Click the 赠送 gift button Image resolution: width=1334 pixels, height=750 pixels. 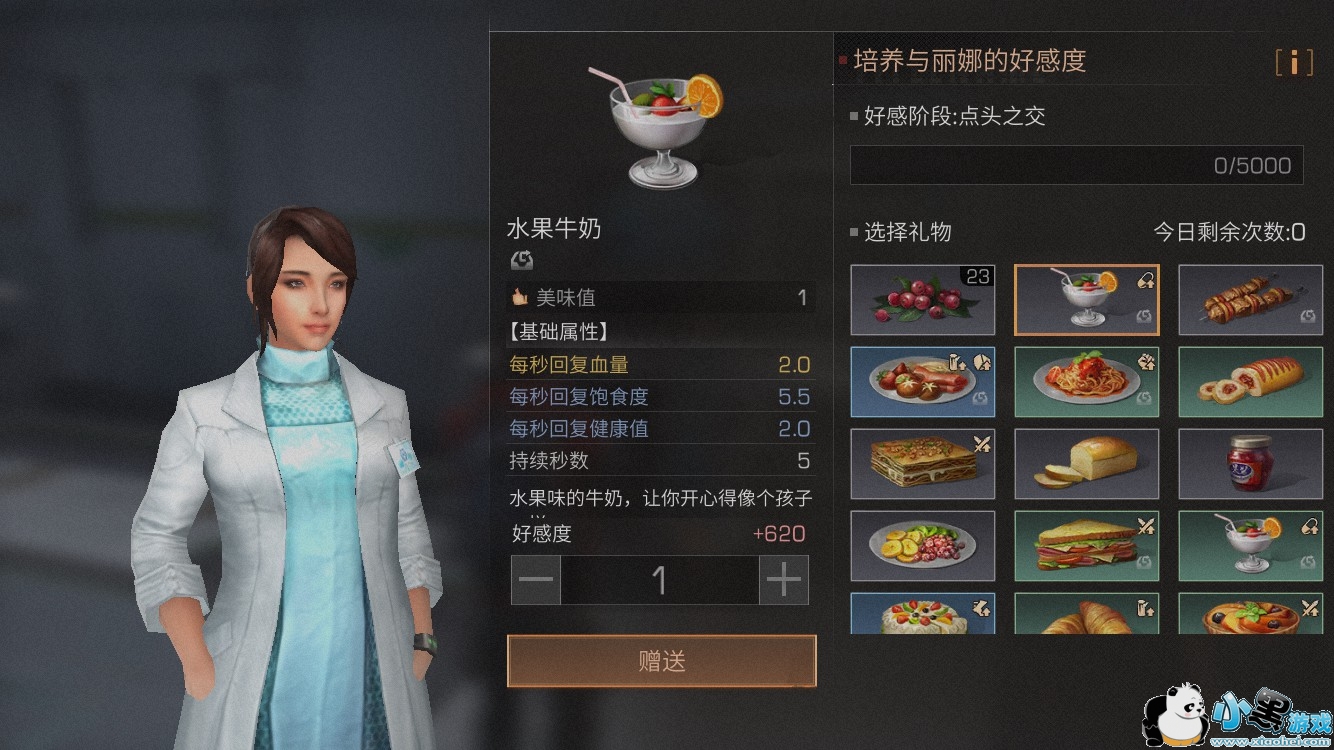(x=661, y=661)
